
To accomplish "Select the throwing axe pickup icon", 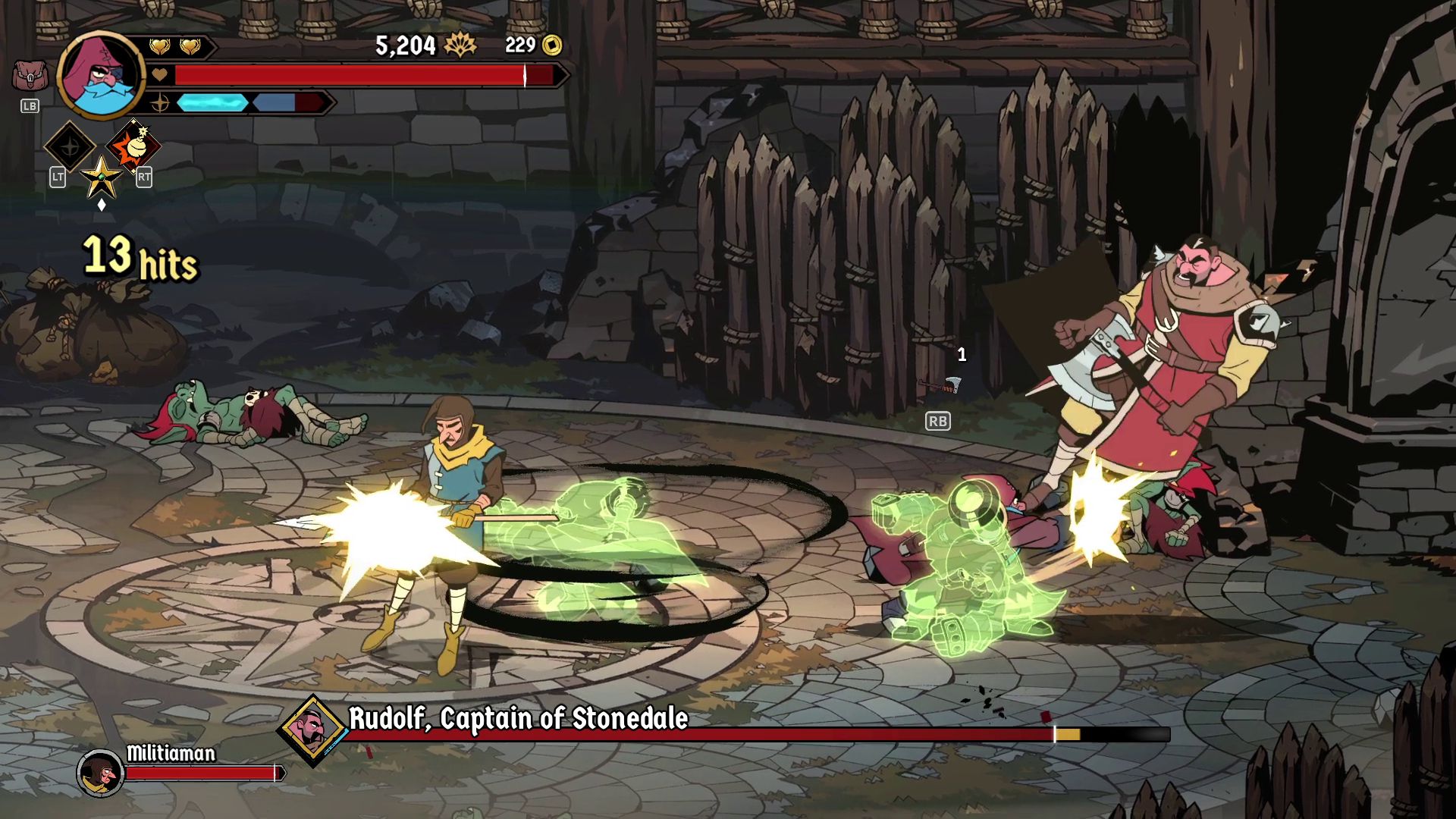I will tap(940, 386).
